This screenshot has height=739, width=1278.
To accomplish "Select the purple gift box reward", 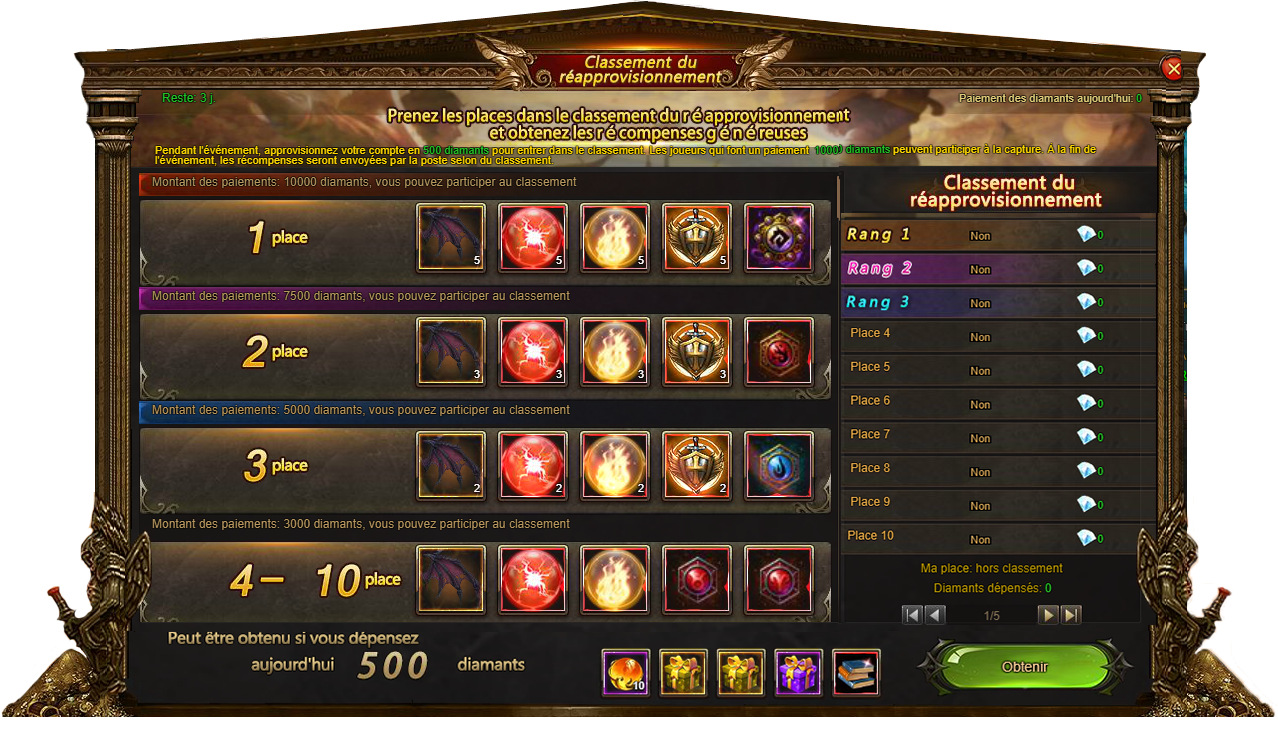I will (798, 673).
